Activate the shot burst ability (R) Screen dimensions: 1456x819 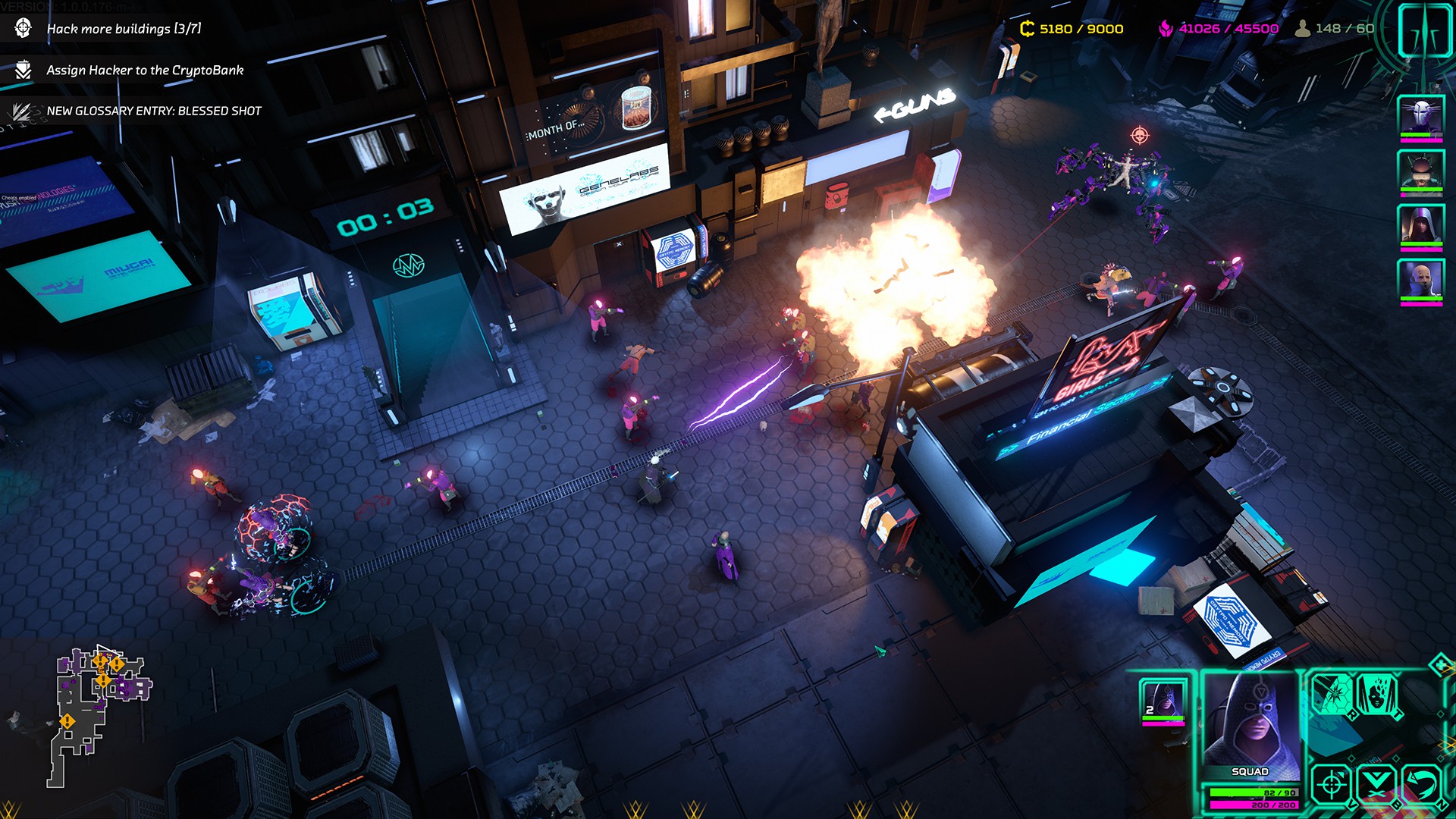point(1333,693)
